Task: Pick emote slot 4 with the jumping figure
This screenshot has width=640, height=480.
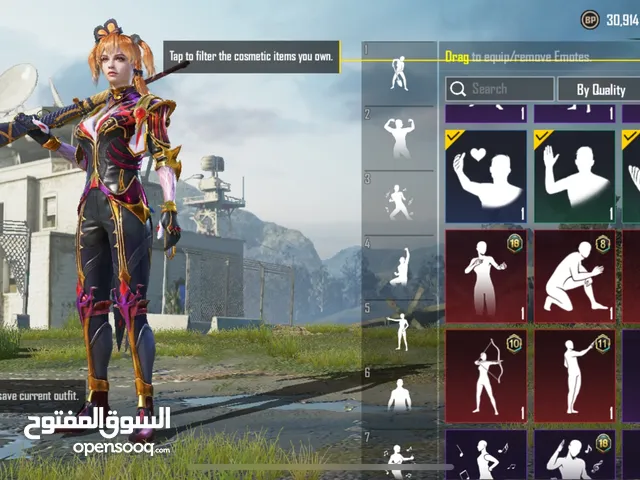Action: click(x=399, y=268)
